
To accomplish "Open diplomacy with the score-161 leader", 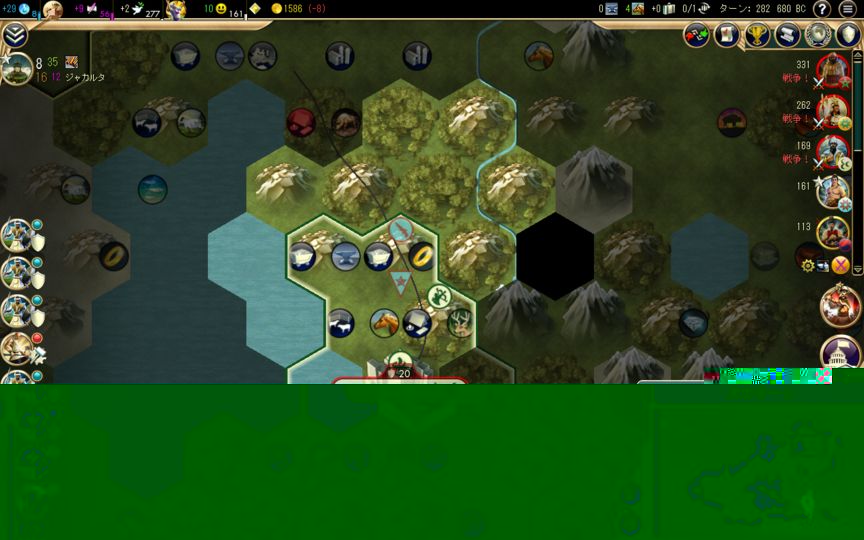I will (x=832, y=191).
